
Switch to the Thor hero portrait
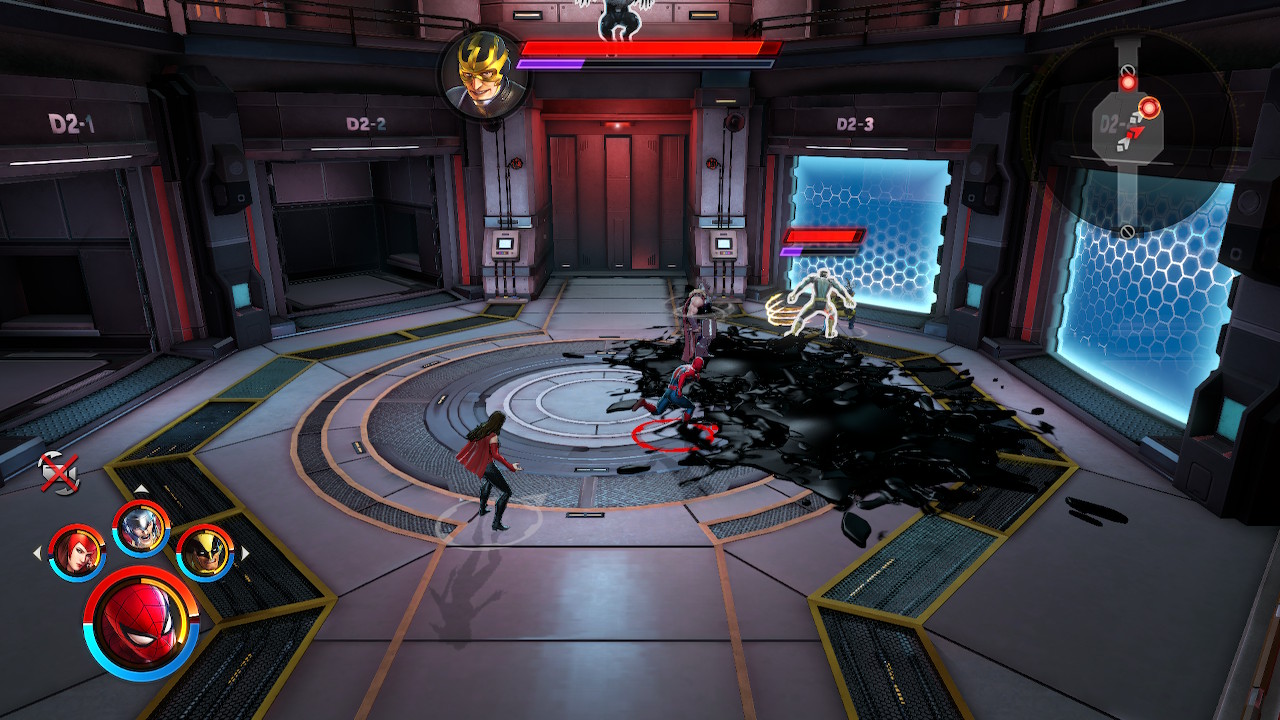pyautogui.click(x=141, y=527)
